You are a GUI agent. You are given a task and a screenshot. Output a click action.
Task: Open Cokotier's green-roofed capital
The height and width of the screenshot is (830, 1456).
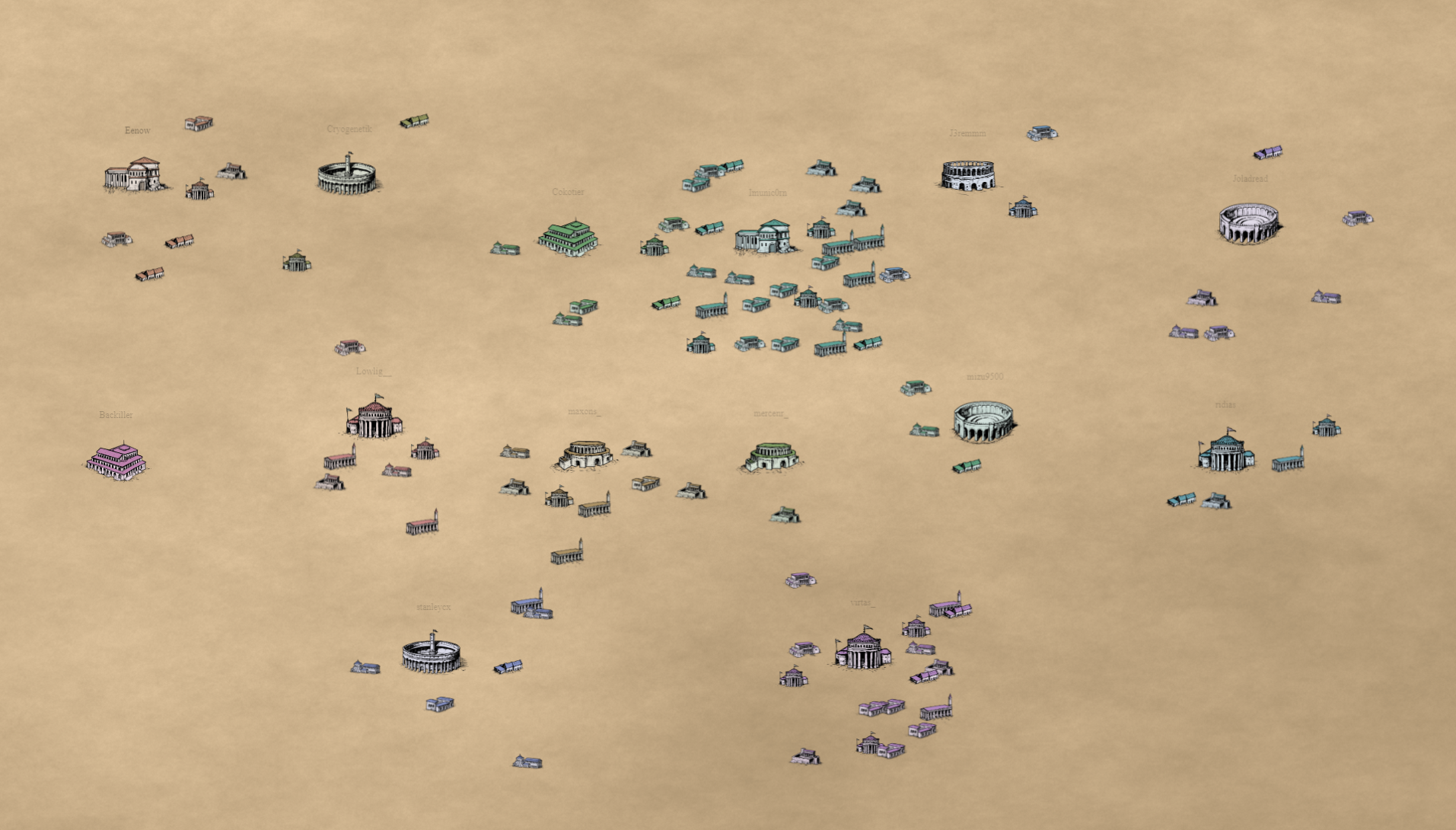[x=568, y=237]
